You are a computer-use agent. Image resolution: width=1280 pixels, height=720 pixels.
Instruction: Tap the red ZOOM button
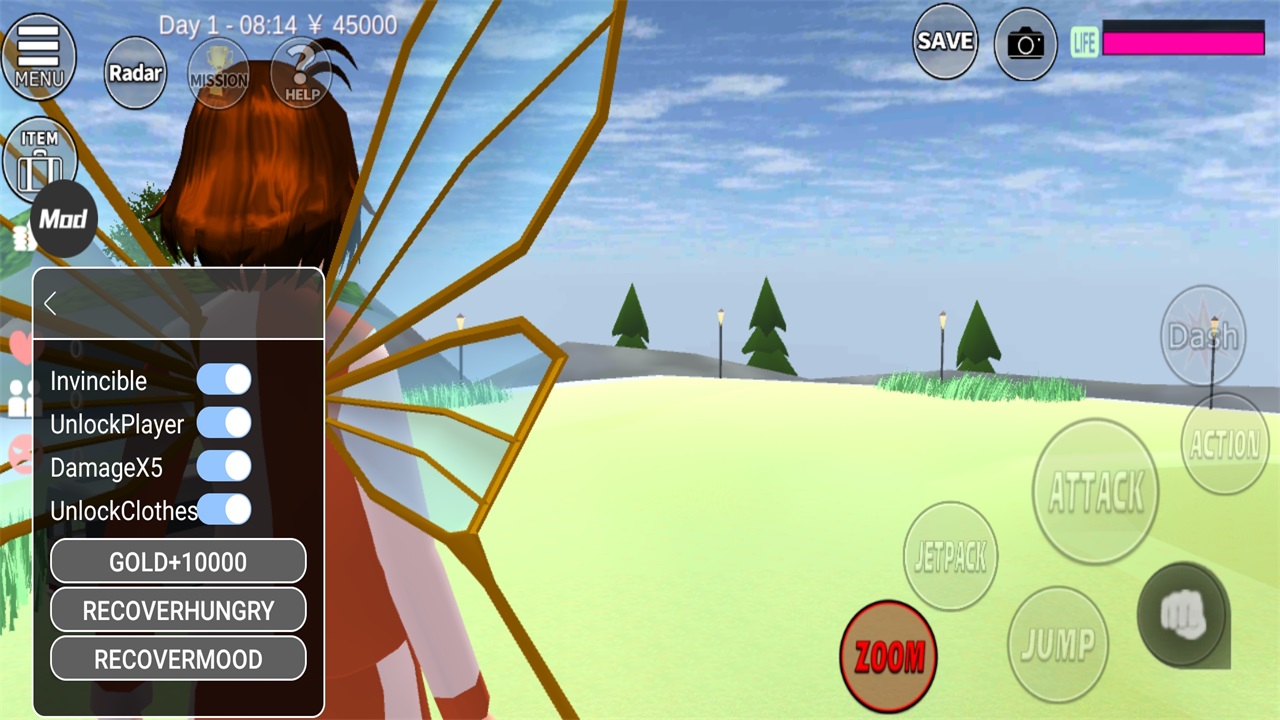[x=888, y=655]
